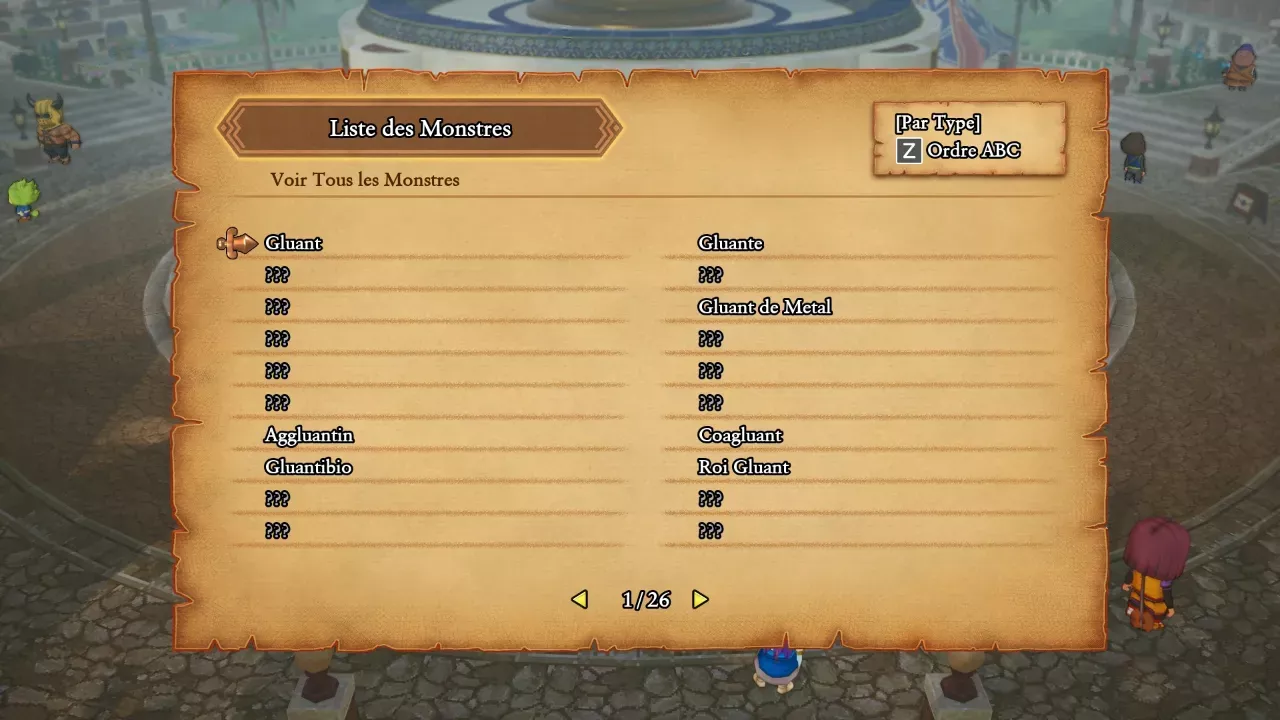Click the yellow left arrow to change page

580,600
